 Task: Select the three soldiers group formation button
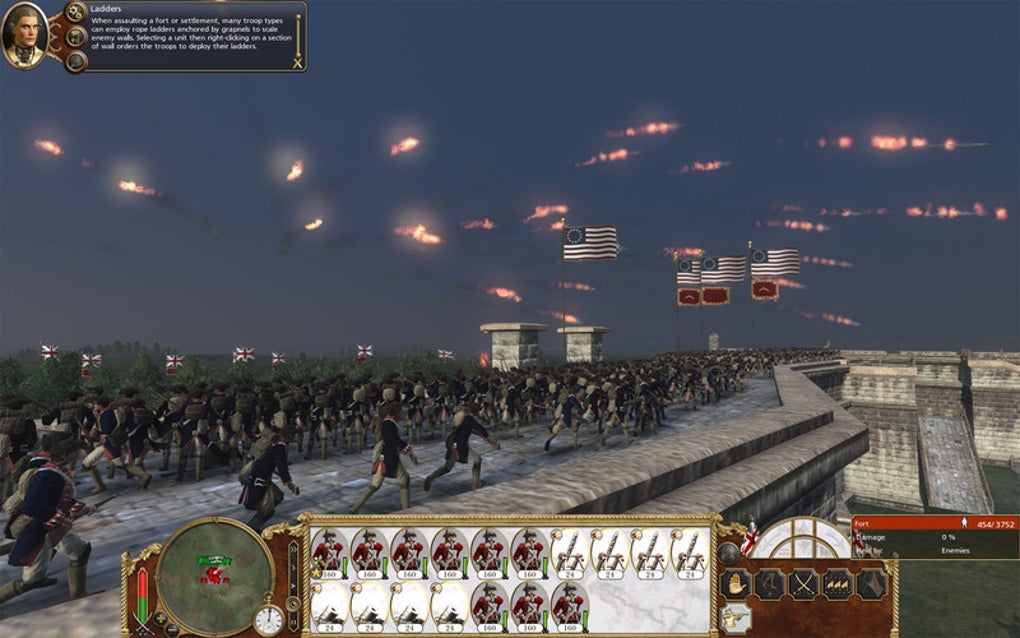[x=837, y=584]
